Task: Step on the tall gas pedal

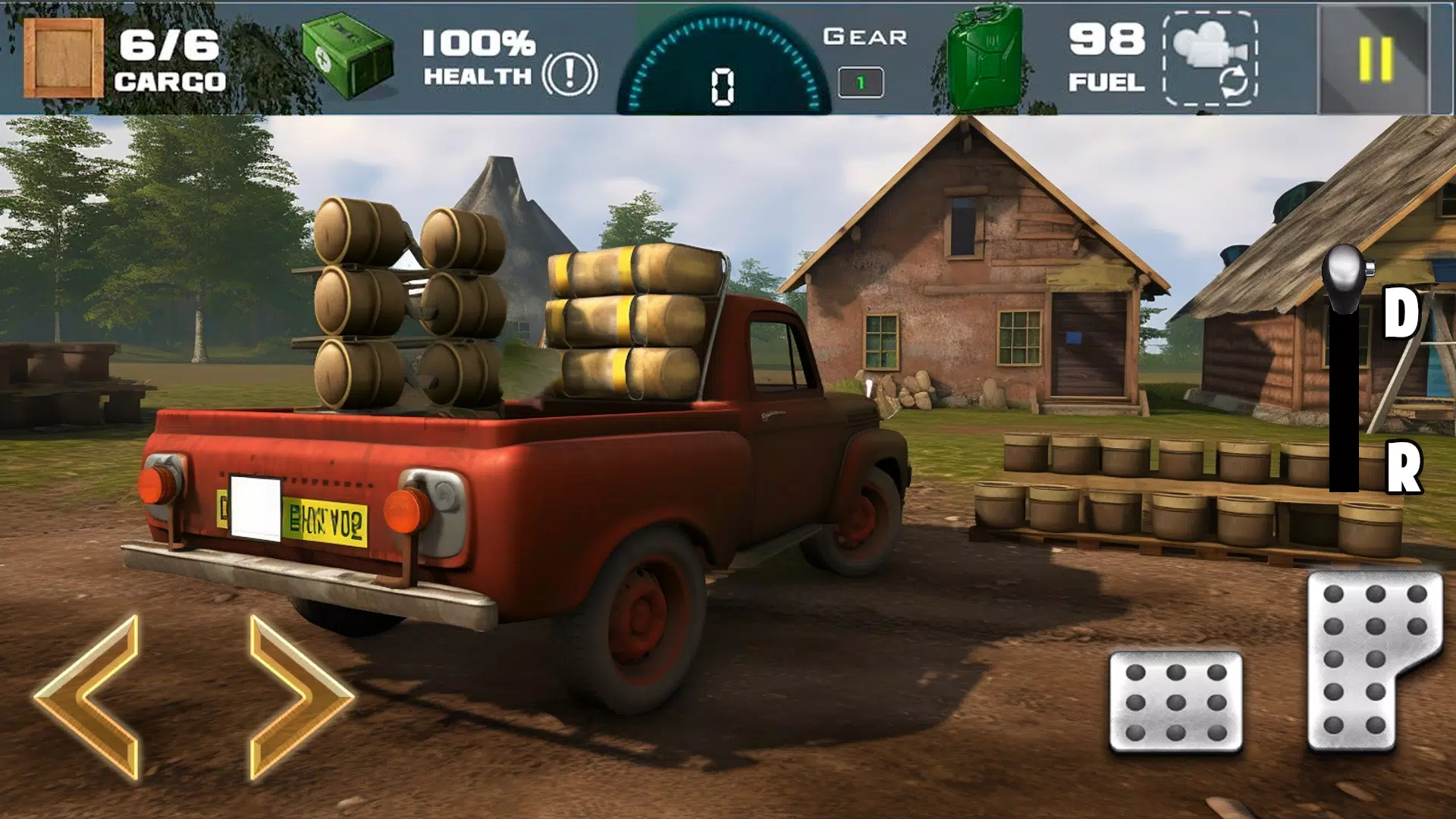Action: click(1365, 660)
